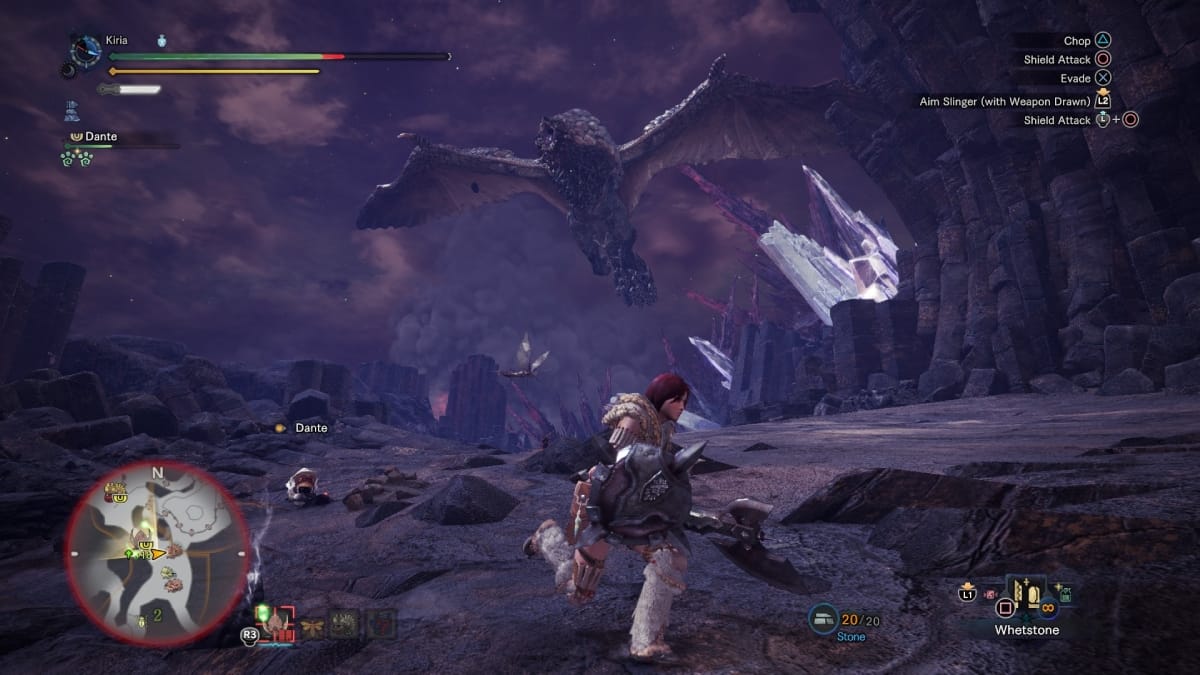
Task: Click the red monster icon in the tracker row
Action: [x=380, y=625]
